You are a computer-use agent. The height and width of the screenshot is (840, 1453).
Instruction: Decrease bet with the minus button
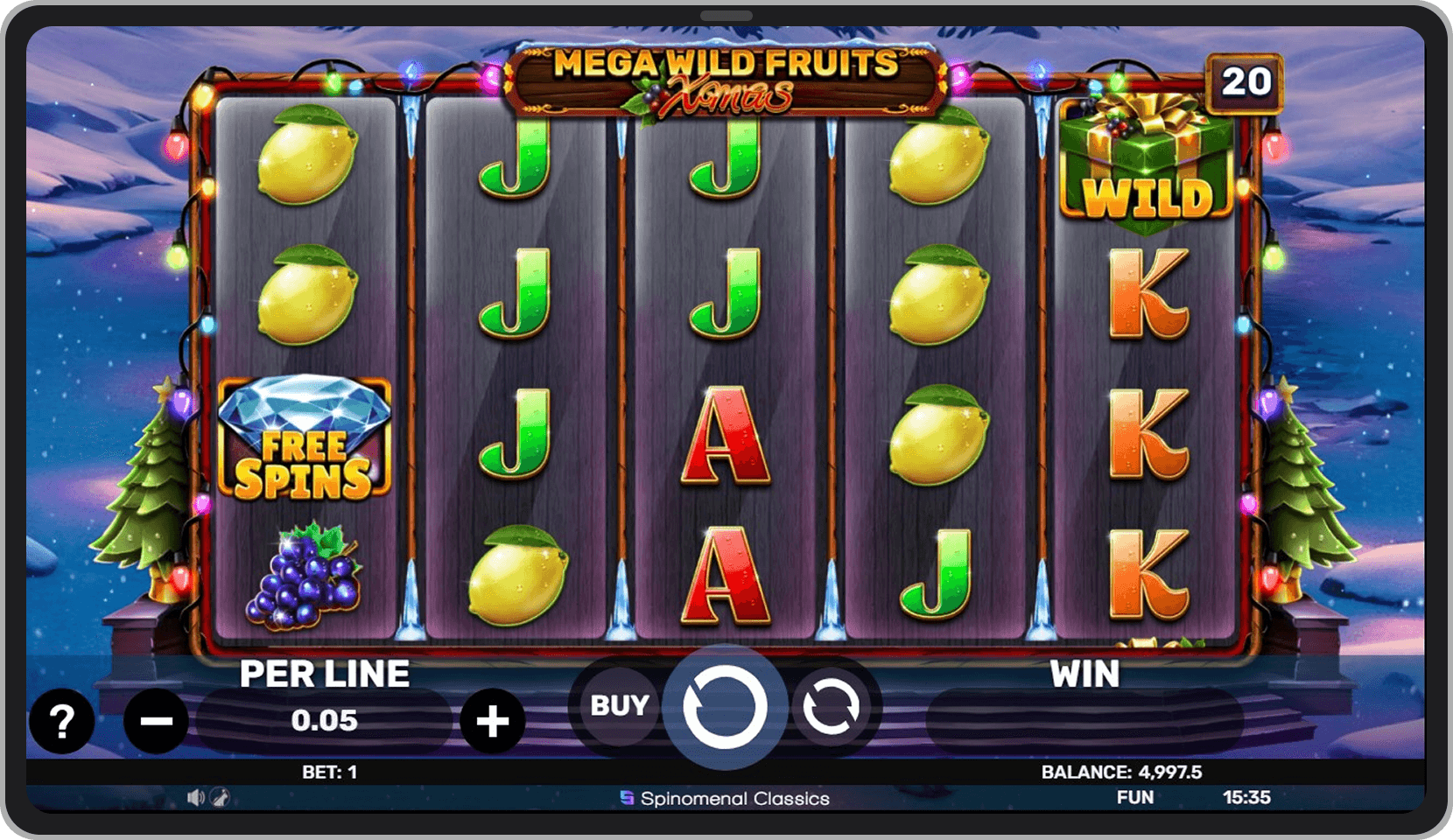(155, 721)
